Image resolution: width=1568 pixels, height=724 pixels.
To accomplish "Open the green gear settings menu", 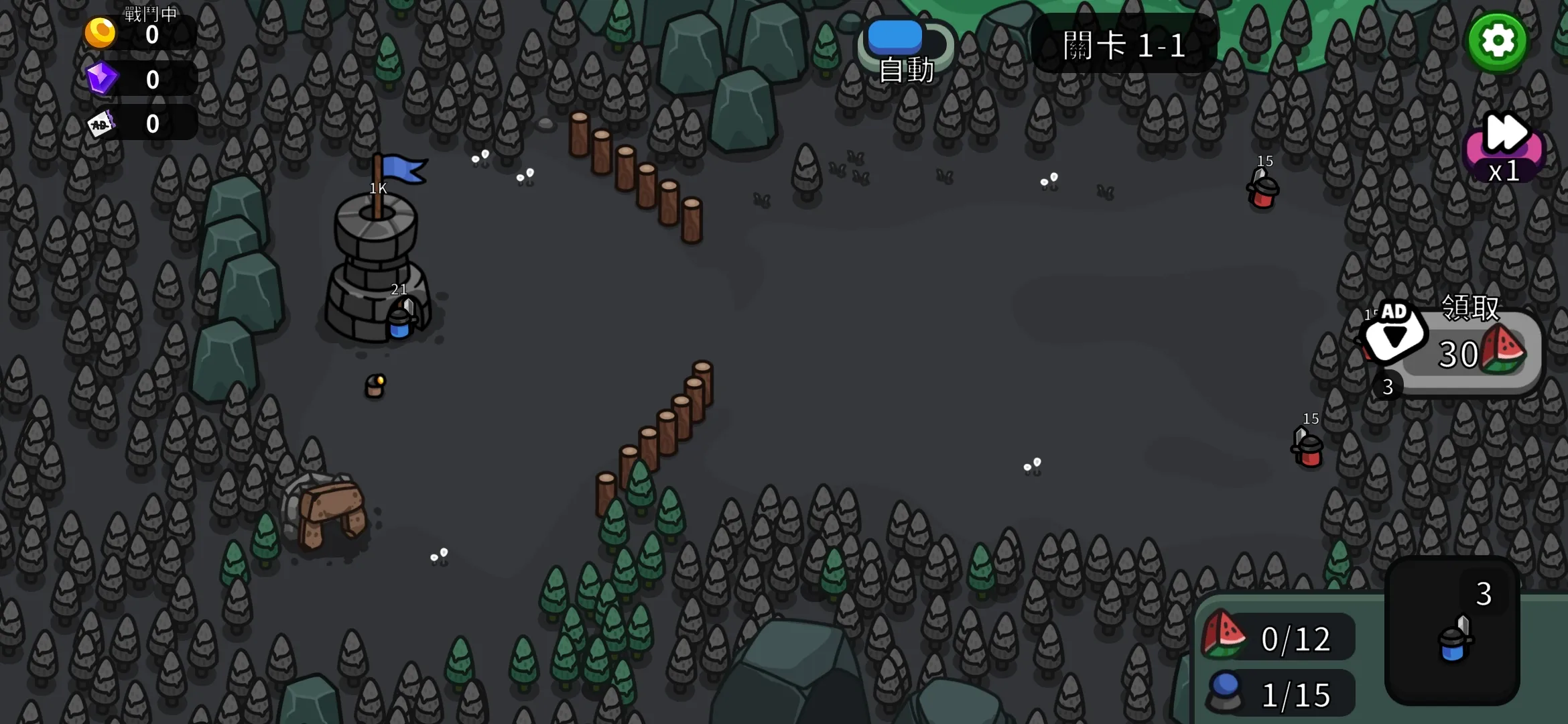I will pos(1498,42).
